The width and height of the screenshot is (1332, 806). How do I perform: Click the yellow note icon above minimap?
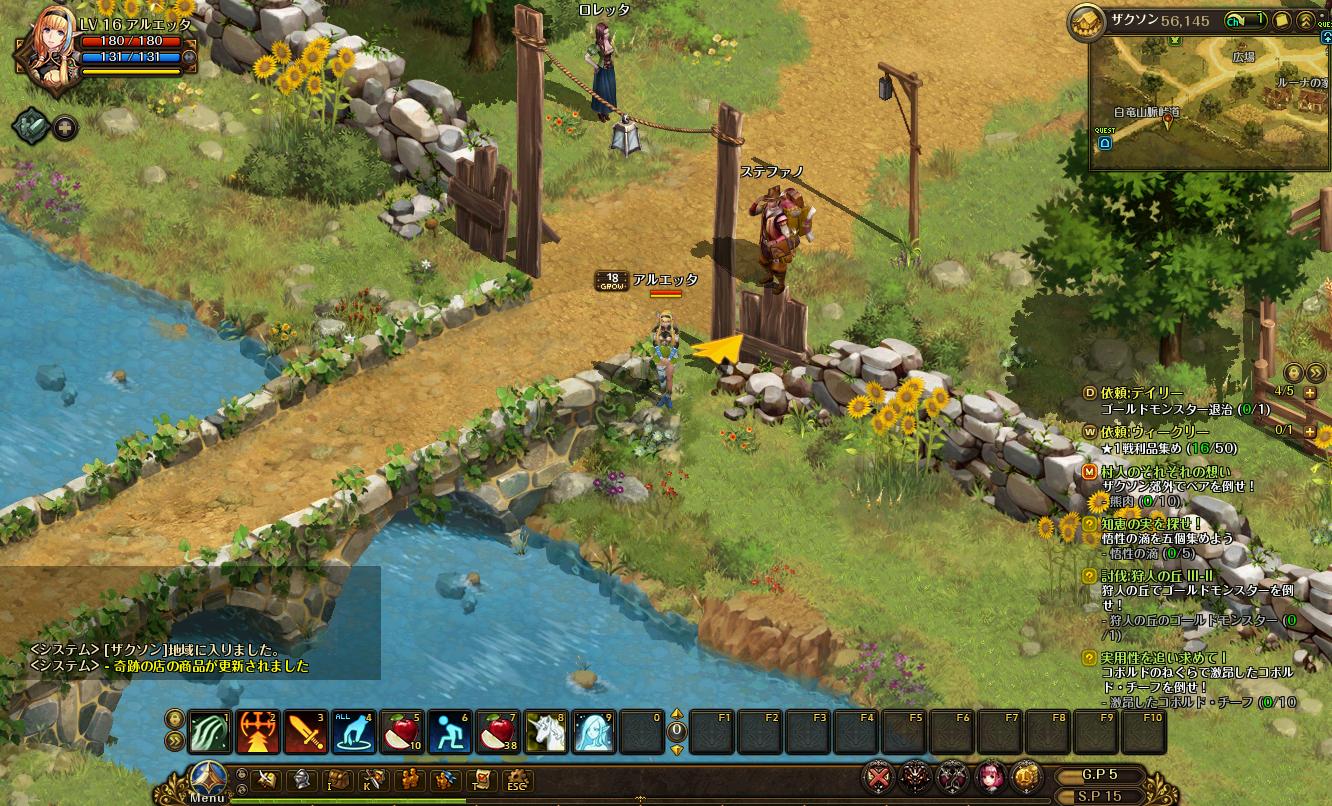[1282, 20]
